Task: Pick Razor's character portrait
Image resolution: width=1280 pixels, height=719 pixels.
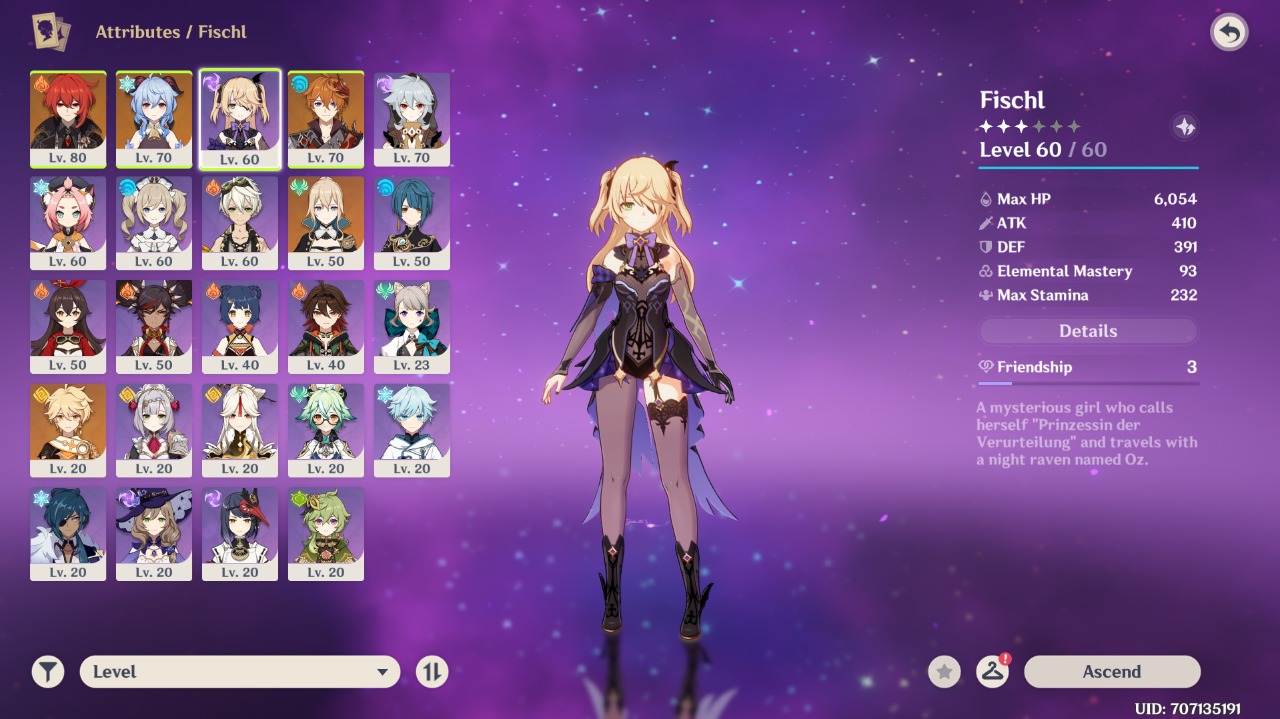Action: point(412,119)
